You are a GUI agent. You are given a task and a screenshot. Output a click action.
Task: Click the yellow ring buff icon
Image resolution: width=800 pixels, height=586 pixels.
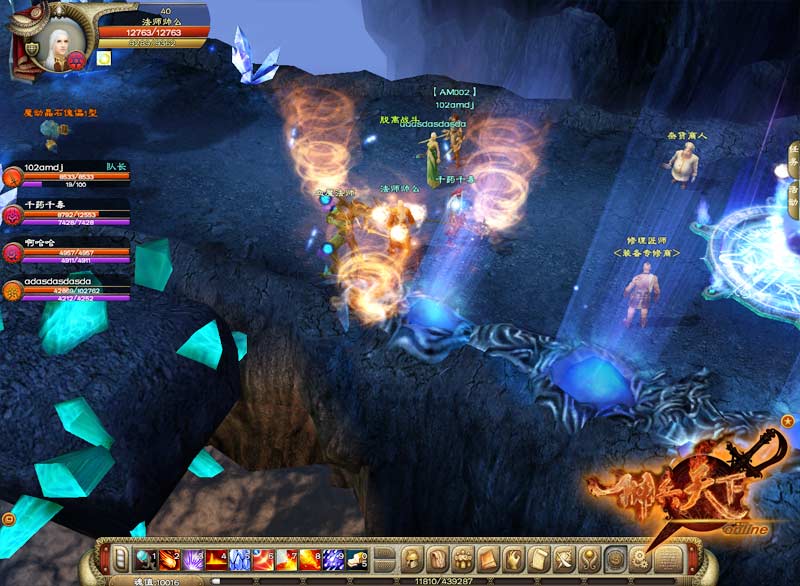tap(104, 59)
